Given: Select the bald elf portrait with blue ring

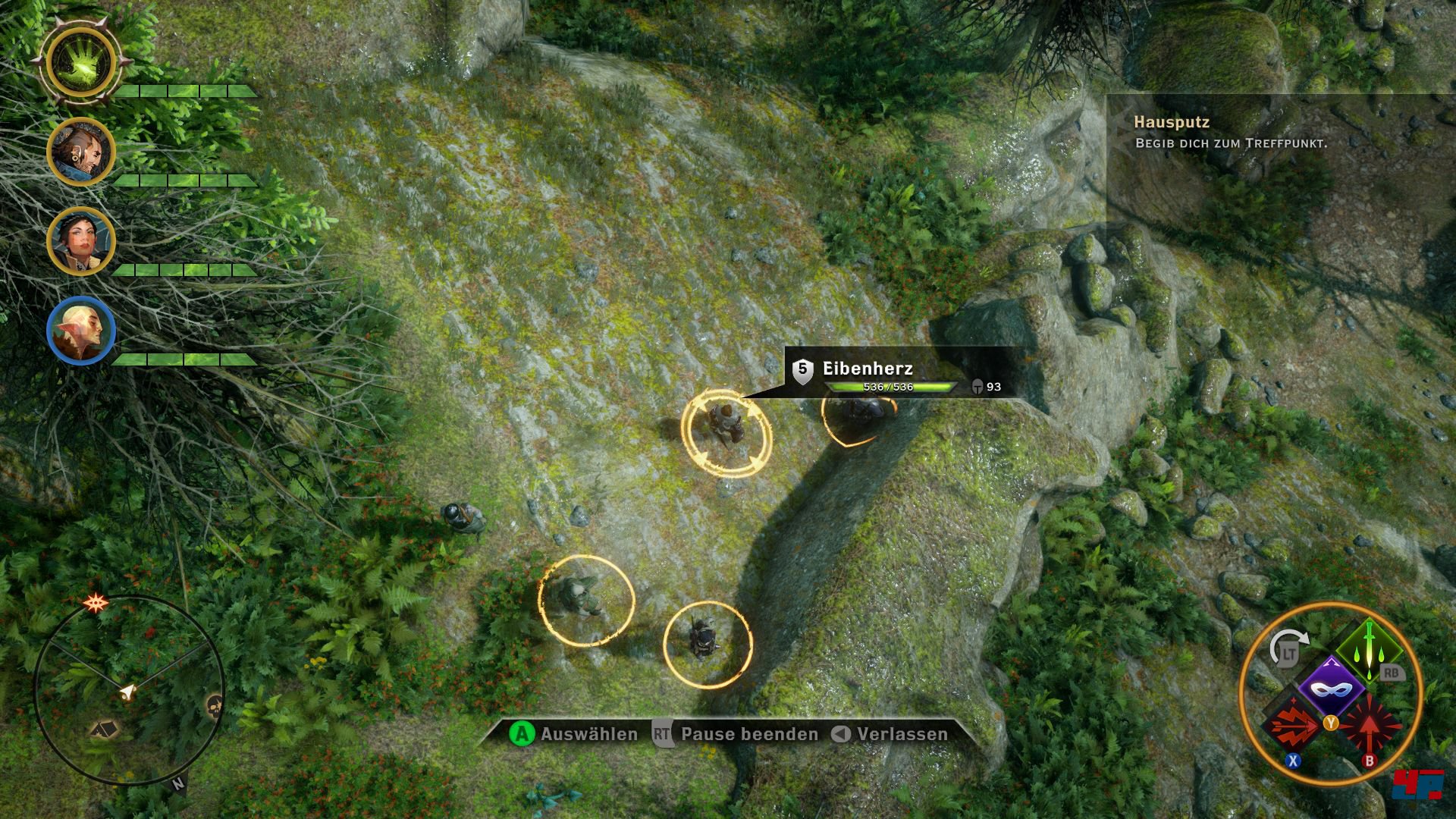Looking at the screenshot, I should (x=80, y=331).
